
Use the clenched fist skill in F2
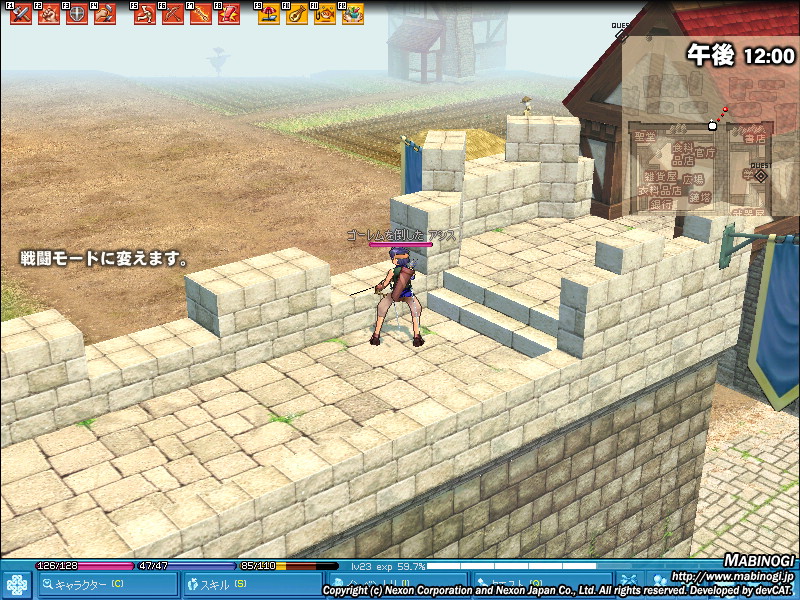pos(48,14)
